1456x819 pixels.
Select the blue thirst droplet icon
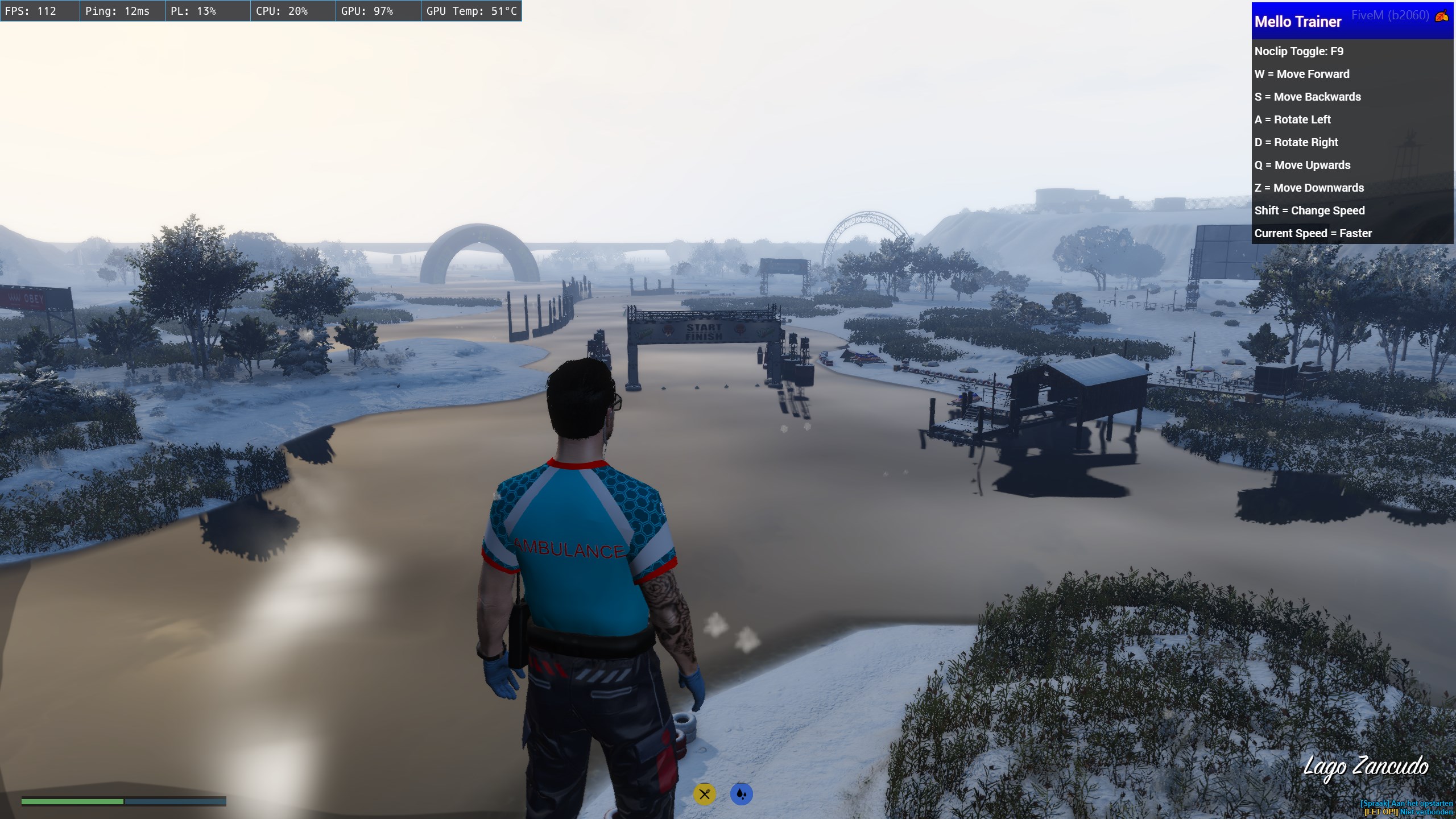point(741,794)
